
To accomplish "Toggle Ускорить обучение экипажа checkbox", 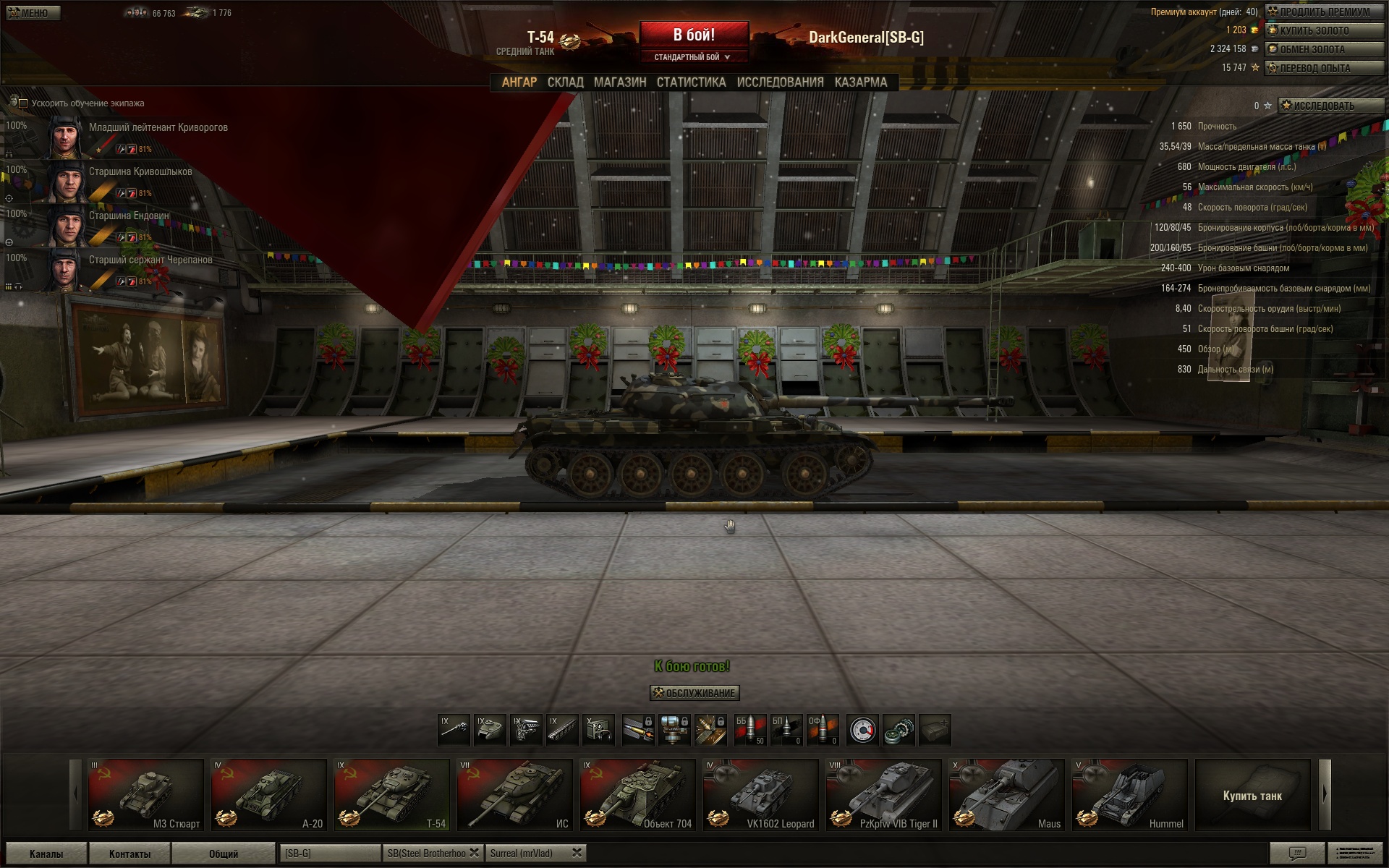I will 23,103.
